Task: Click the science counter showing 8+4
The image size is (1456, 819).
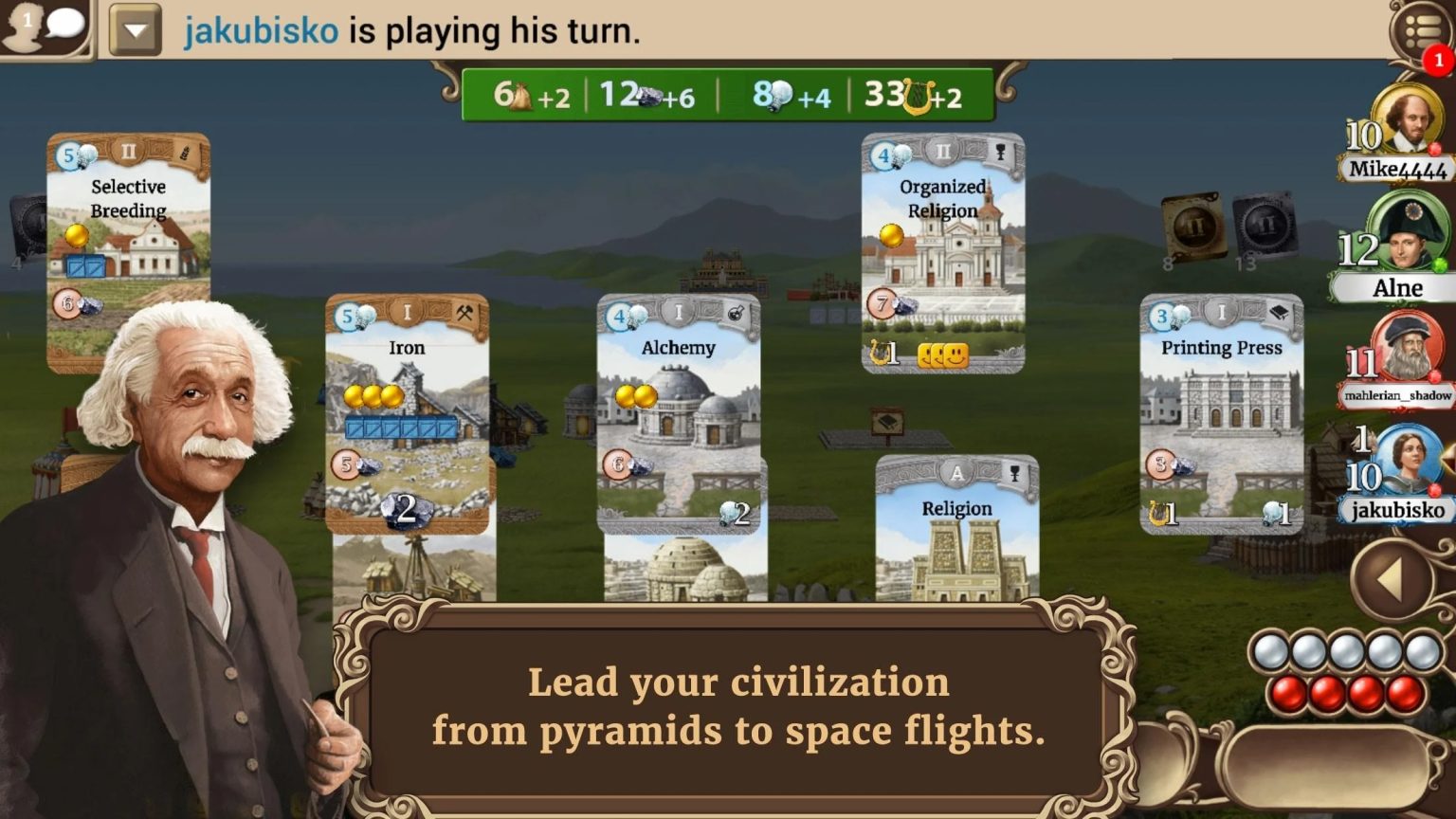Action: pyautogui.click(x=792, y=94)
